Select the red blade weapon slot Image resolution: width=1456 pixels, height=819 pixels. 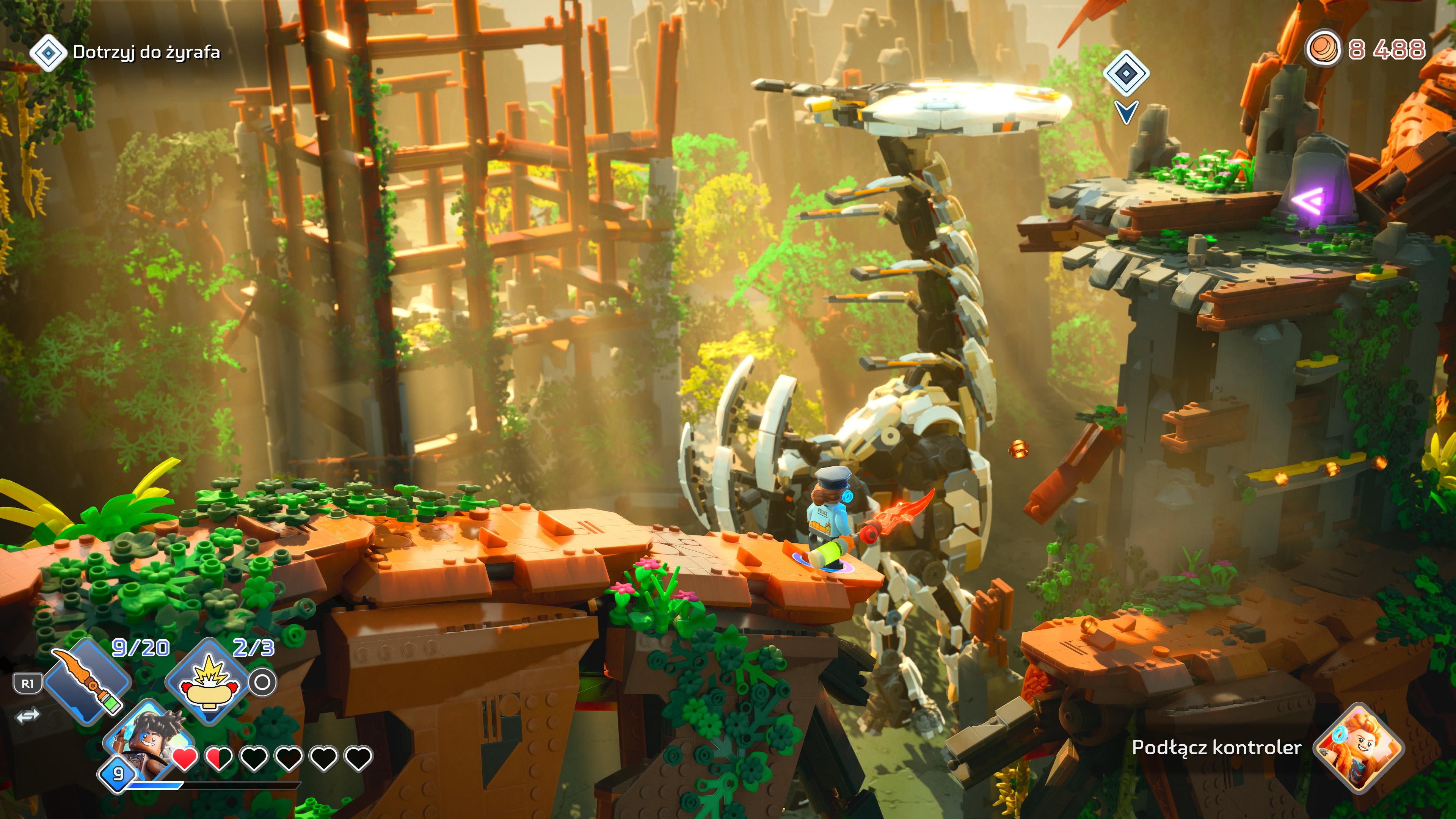tap(88, 681)
